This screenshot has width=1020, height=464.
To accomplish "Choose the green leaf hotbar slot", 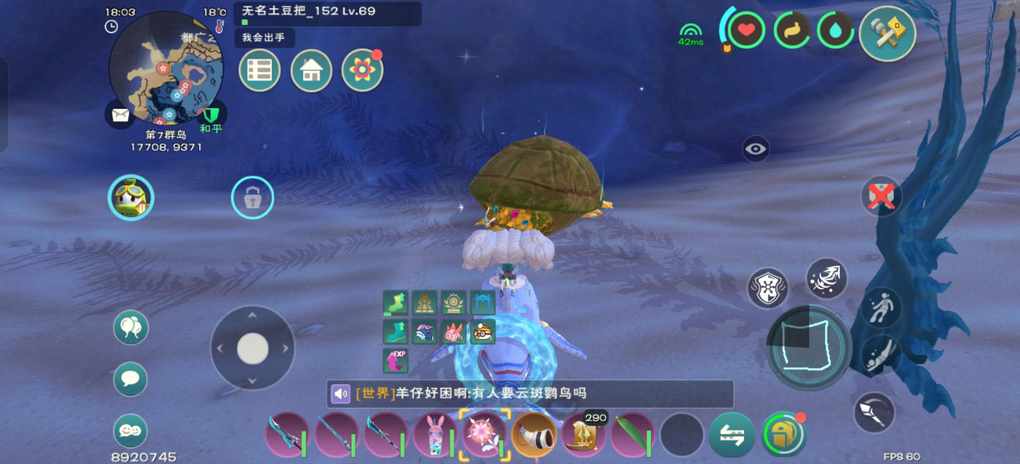I will [x=632, y=435].
